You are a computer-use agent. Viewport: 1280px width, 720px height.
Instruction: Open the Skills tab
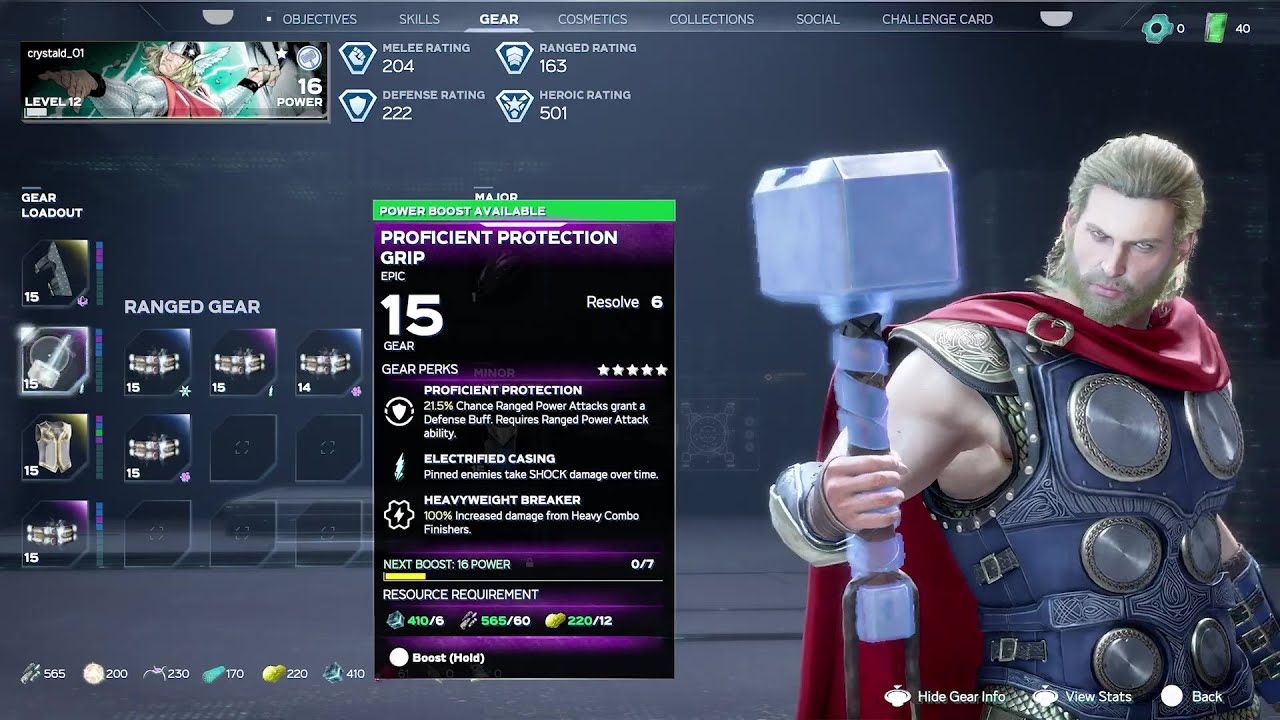point(419,19)
